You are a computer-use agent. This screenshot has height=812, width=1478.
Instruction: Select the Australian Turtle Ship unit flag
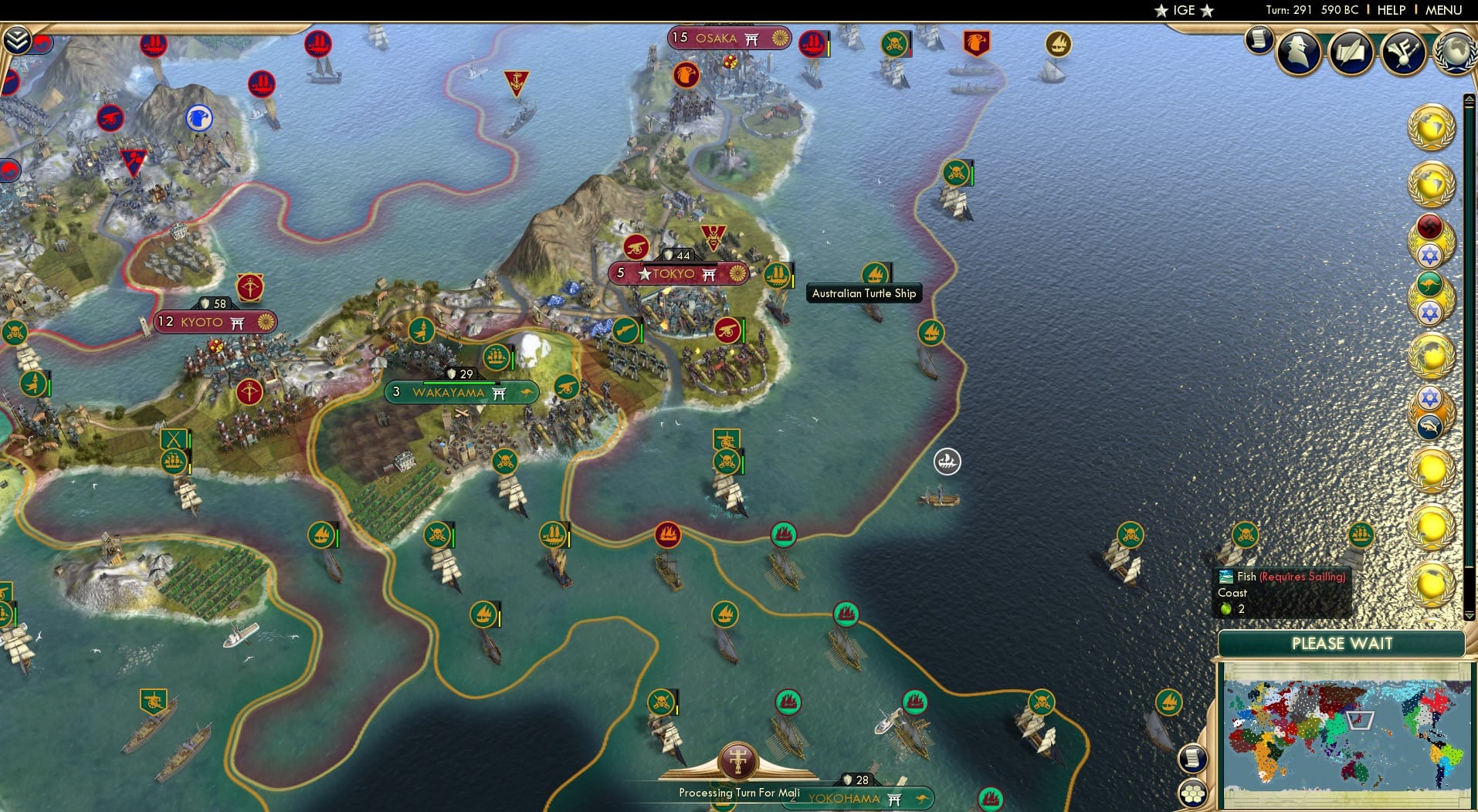click(876, 274)
